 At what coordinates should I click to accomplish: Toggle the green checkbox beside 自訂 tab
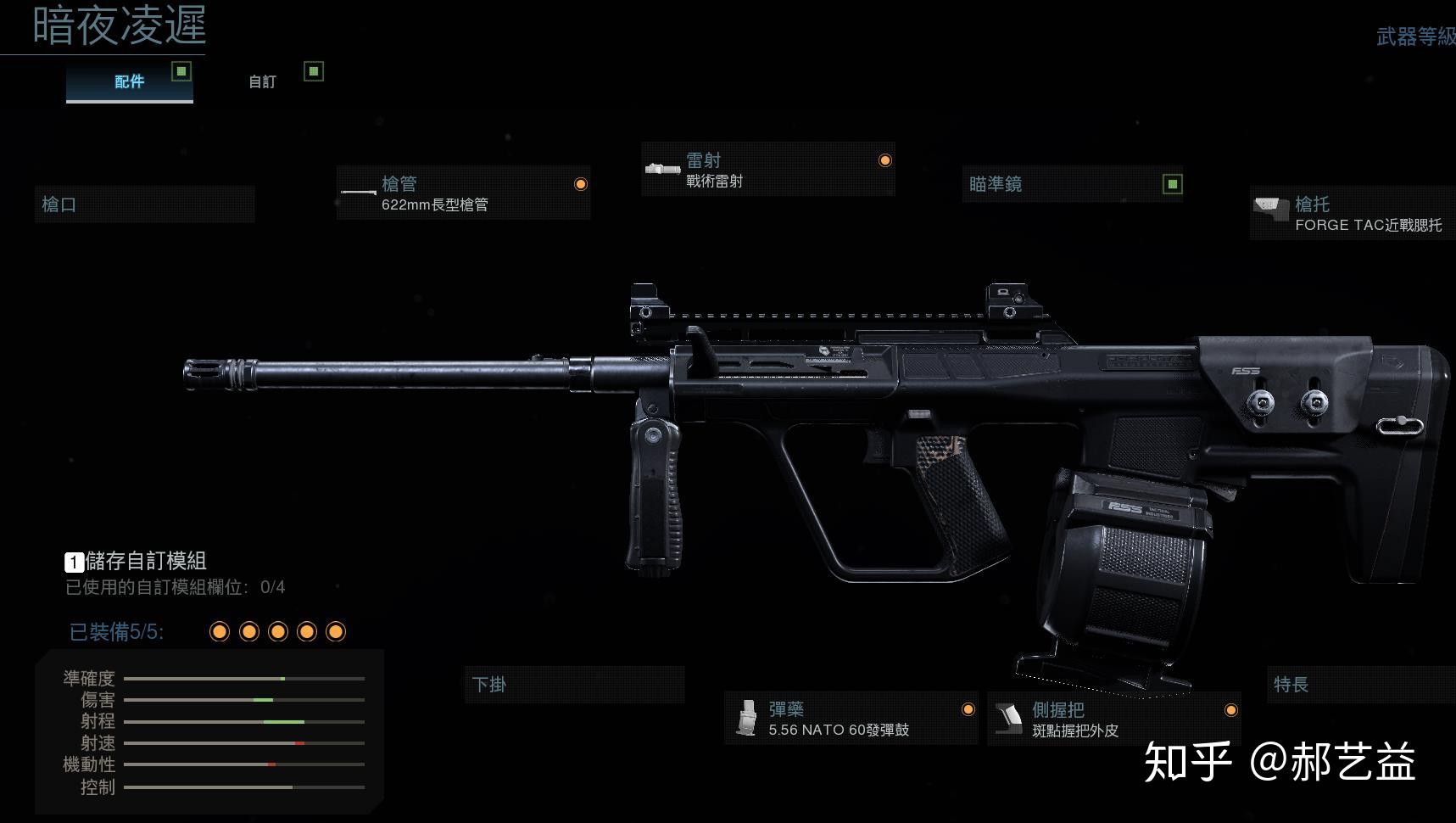point(315,72)
